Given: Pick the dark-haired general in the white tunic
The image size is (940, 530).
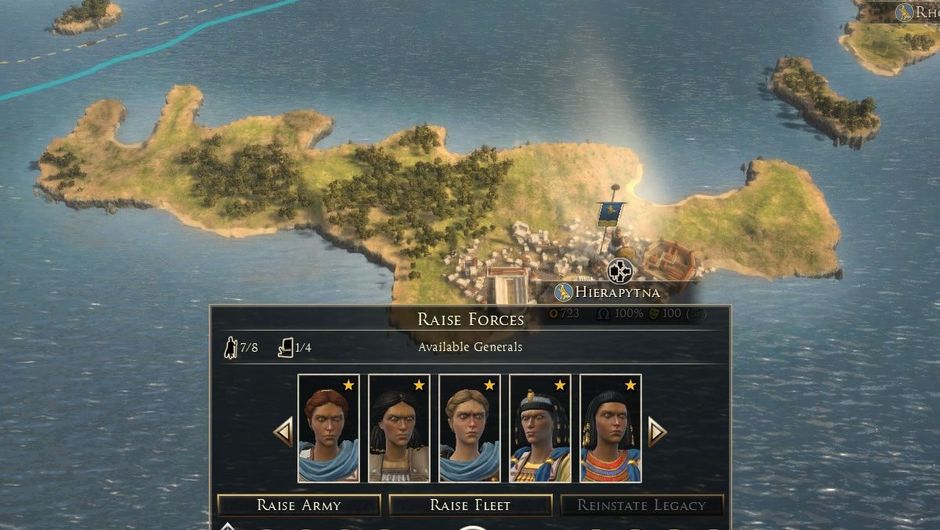Looking at the screenshot, I should coord(399,429).
